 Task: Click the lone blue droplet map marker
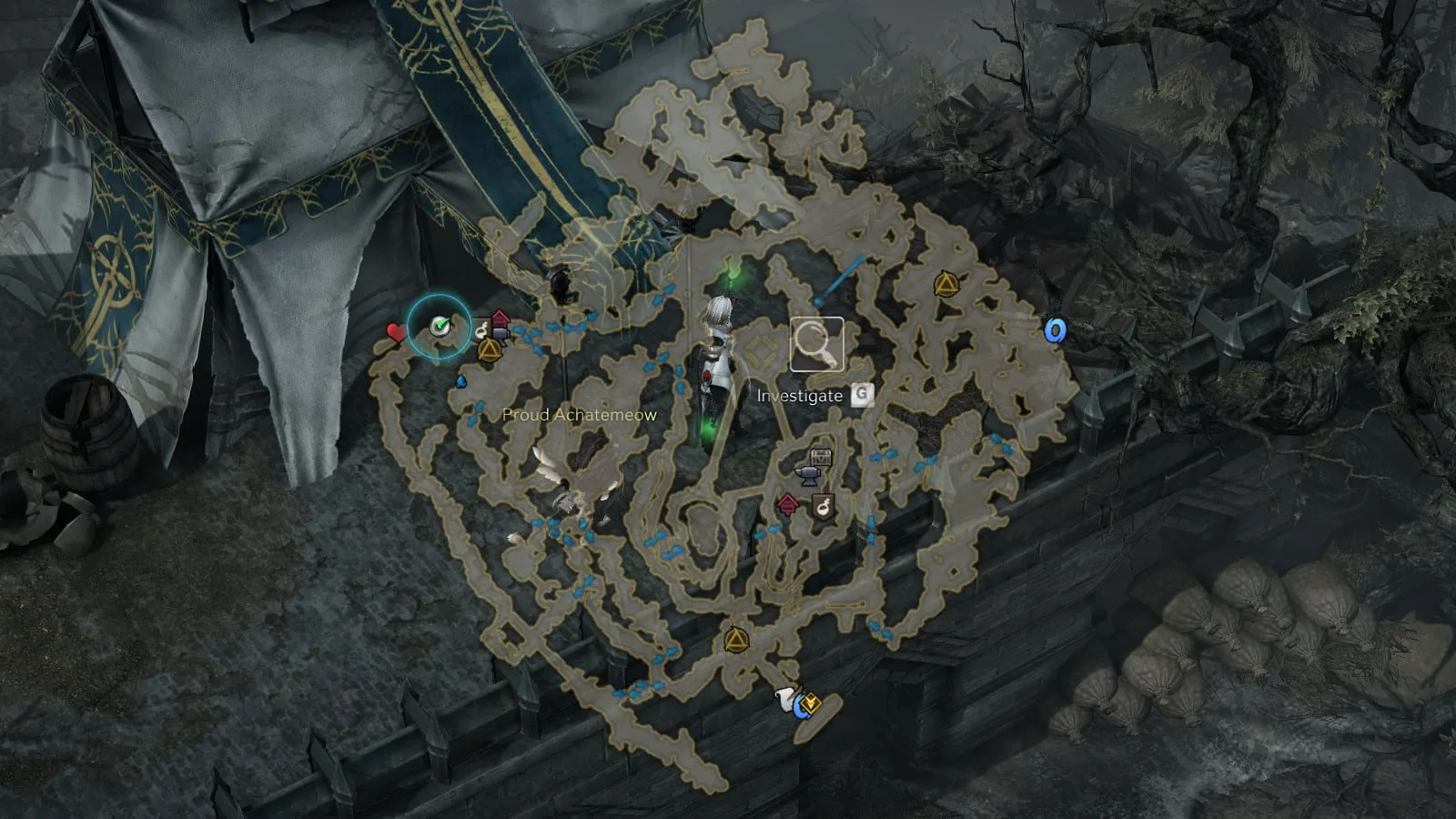pos(461,381)
